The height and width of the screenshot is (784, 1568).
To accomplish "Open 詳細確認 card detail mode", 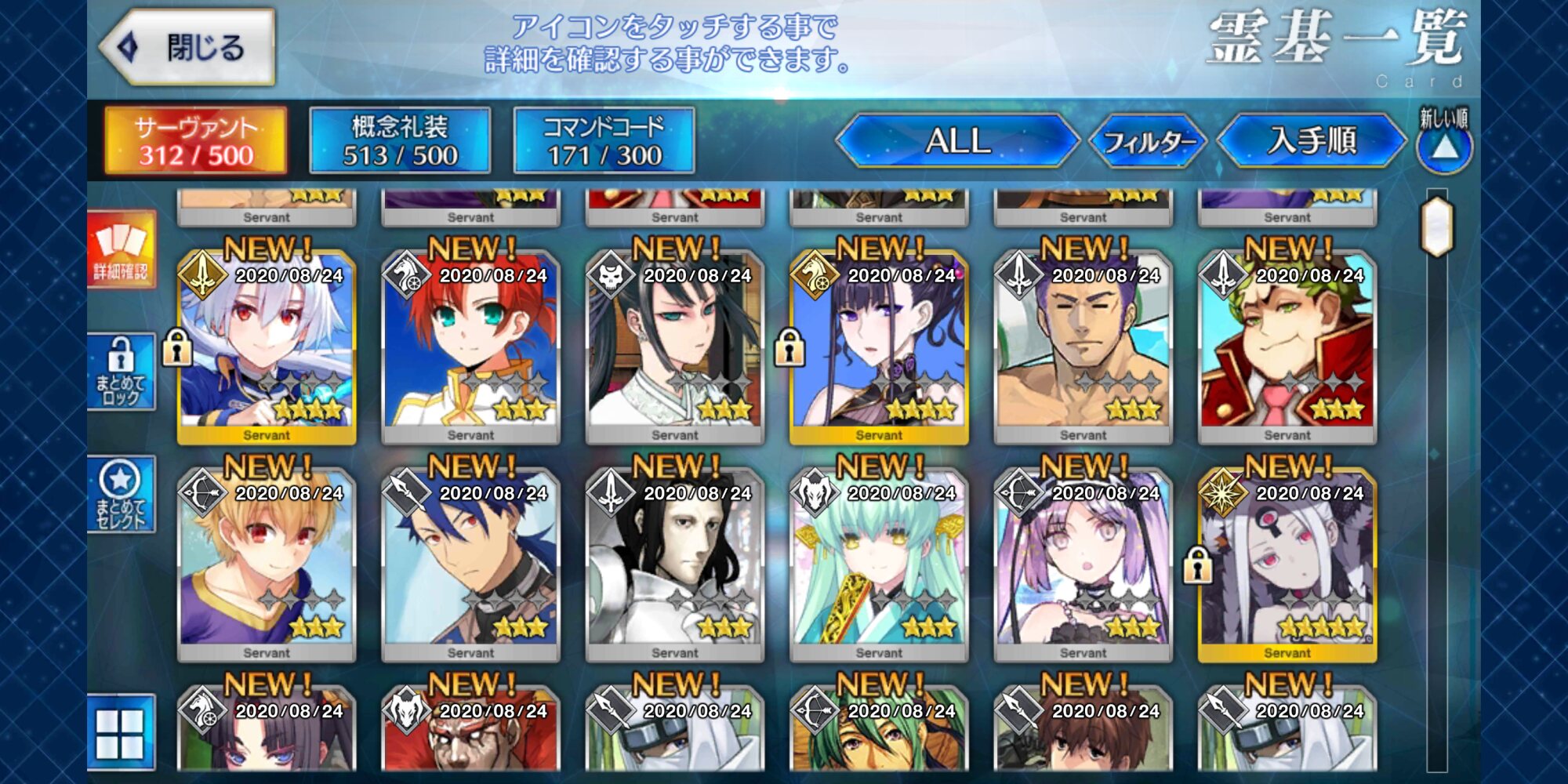I will point(122,249).
